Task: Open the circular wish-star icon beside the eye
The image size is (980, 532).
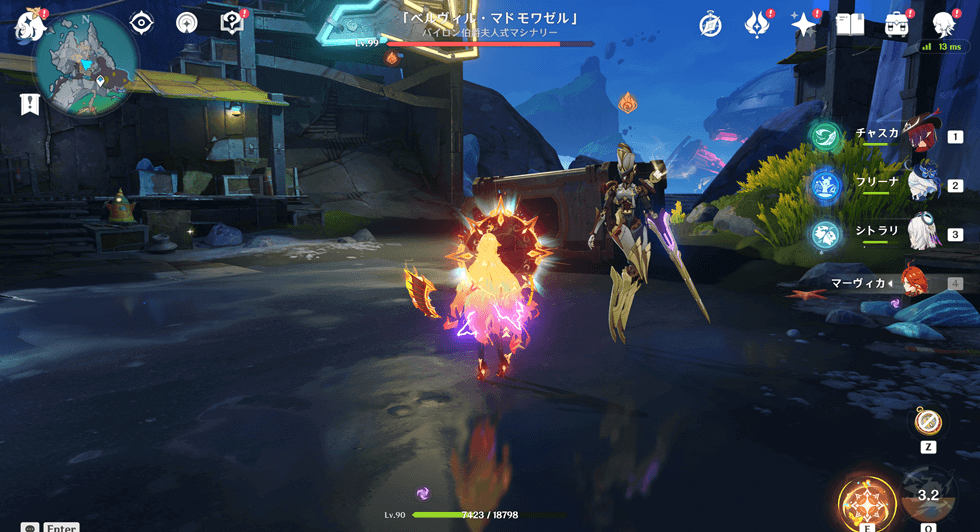Action: pyautogui.click(x=186, y=23)
